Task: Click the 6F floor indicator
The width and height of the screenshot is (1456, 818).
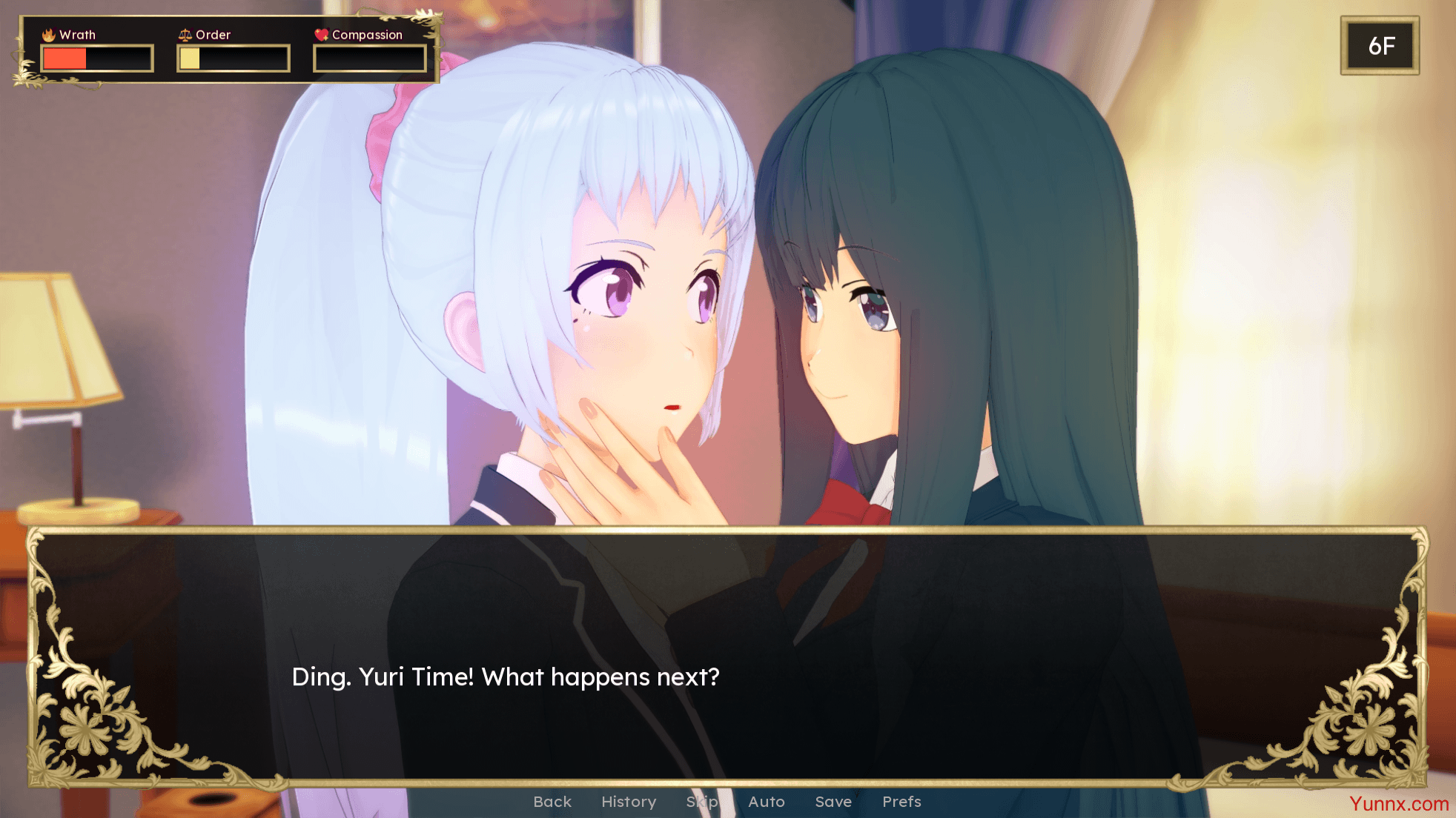Action: (1380, 46)
